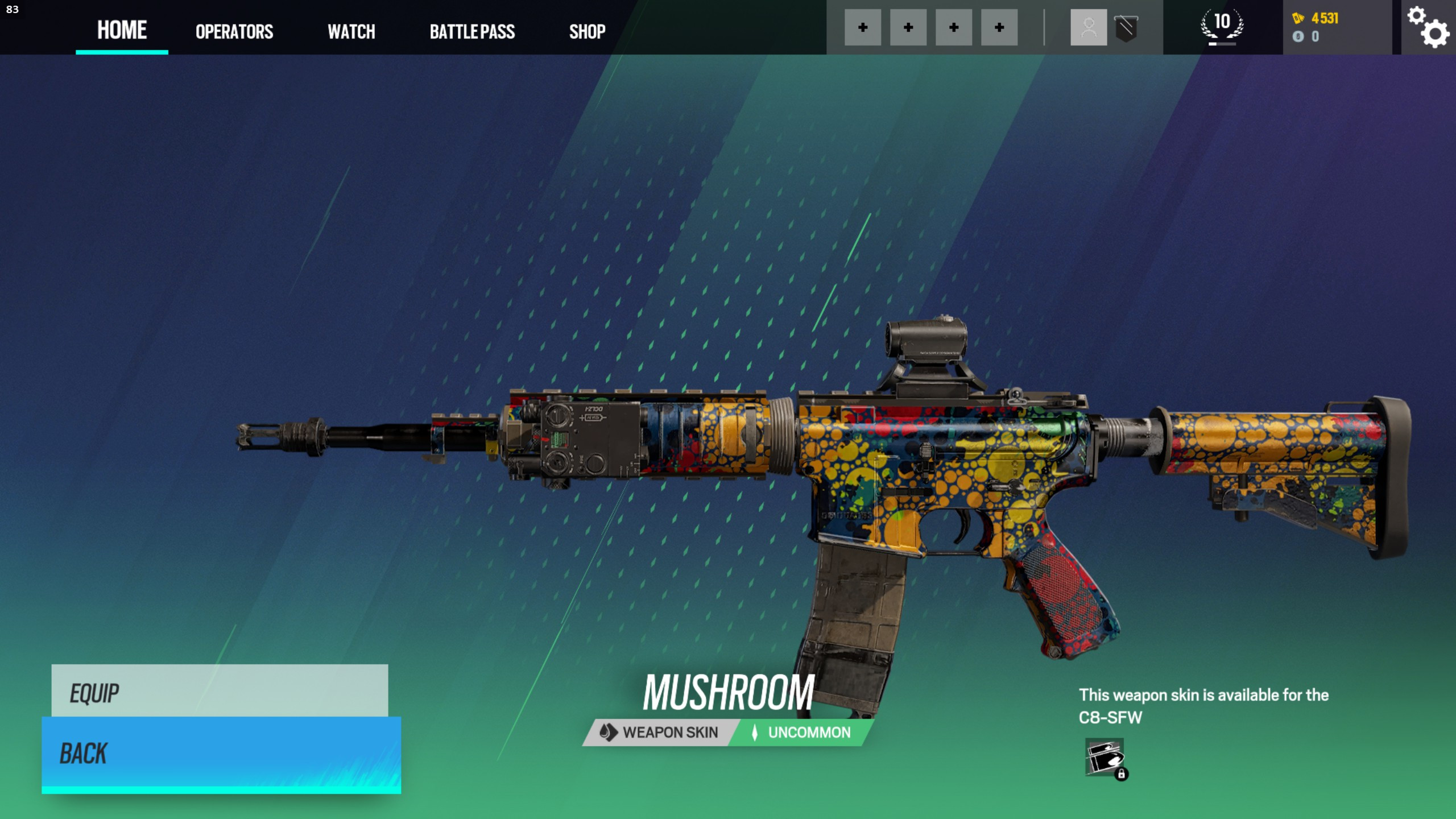The height and width of the screenshot is (819, 1456).
Task: Visit the Shop tab
Action: 587,31
